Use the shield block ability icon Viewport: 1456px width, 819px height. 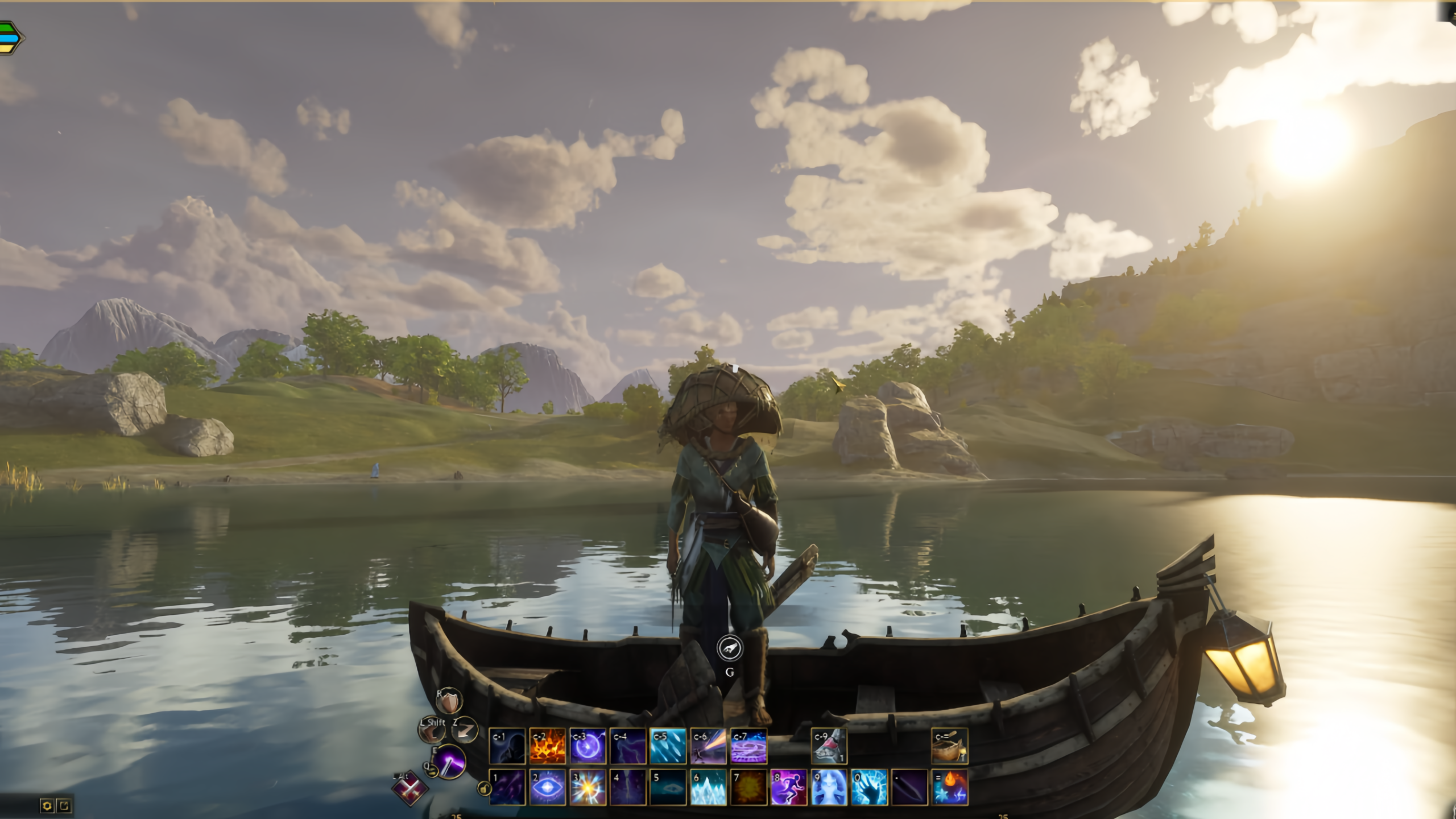450,702
